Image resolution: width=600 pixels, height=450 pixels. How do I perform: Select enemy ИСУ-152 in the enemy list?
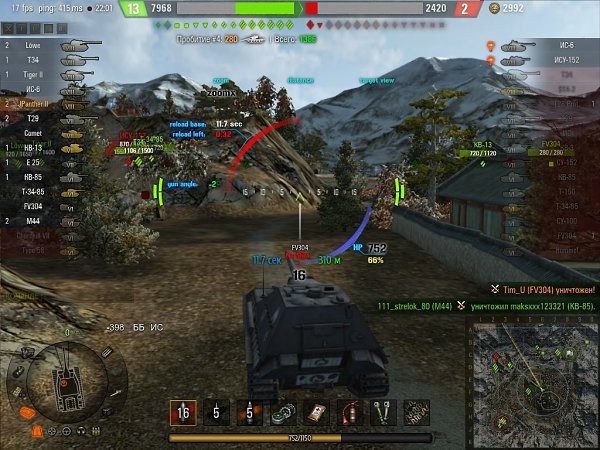[x=545, y=60]
